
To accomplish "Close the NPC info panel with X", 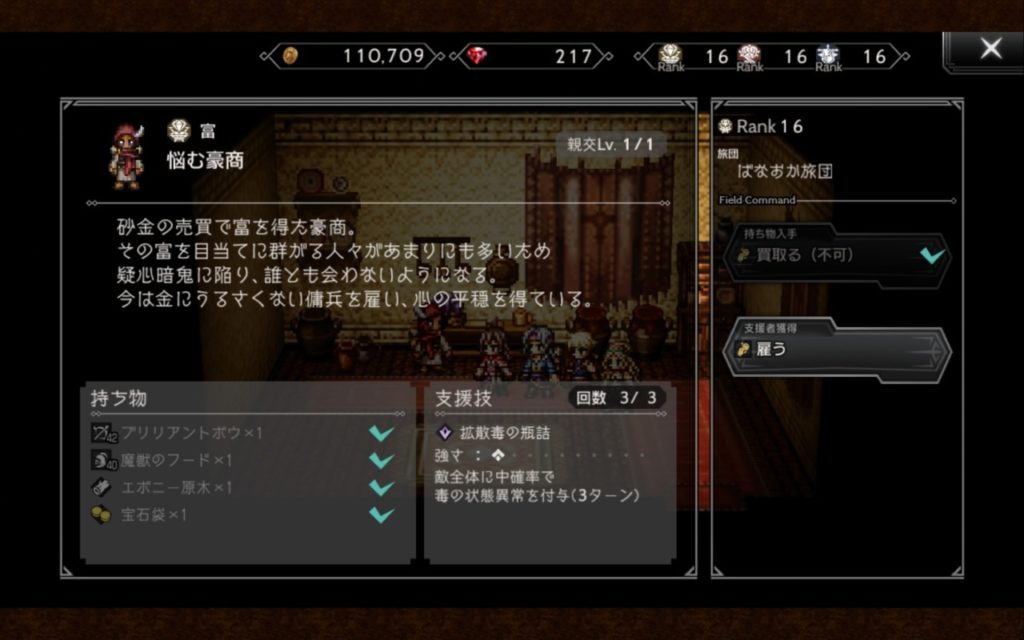I will click(x=989, y=50).
